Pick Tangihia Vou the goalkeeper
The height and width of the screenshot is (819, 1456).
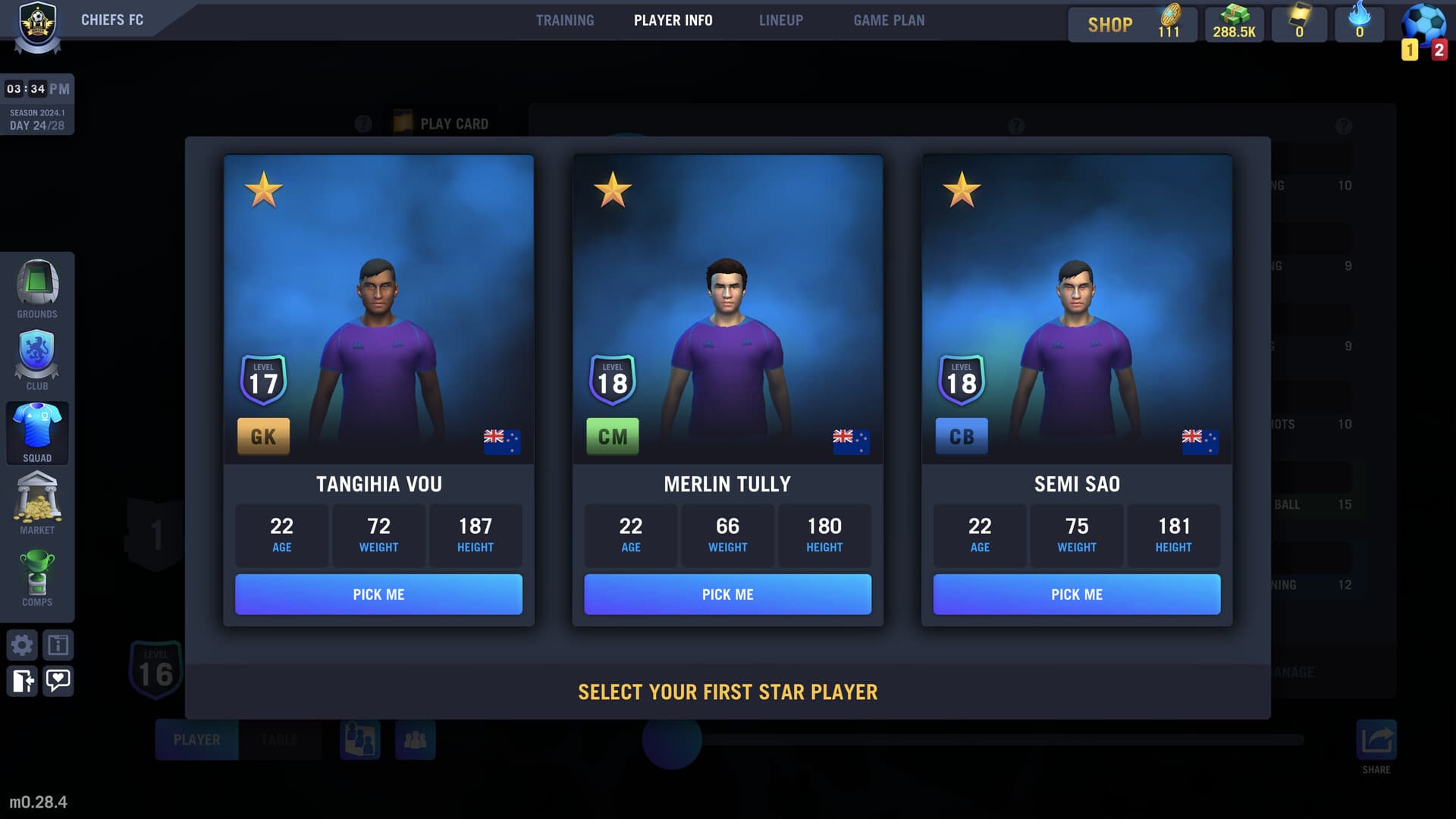pos(378,594)
